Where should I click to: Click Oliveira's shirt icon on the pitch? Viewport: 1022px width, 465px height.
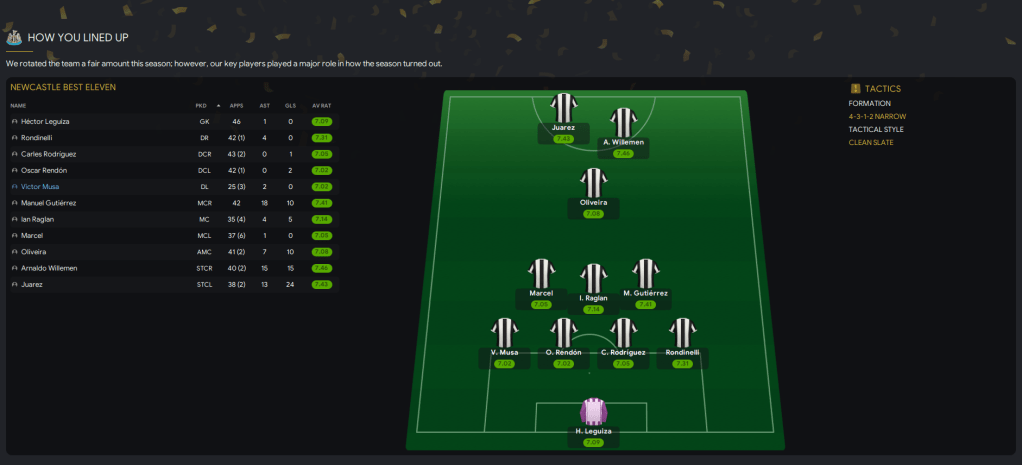pos(594,183)
